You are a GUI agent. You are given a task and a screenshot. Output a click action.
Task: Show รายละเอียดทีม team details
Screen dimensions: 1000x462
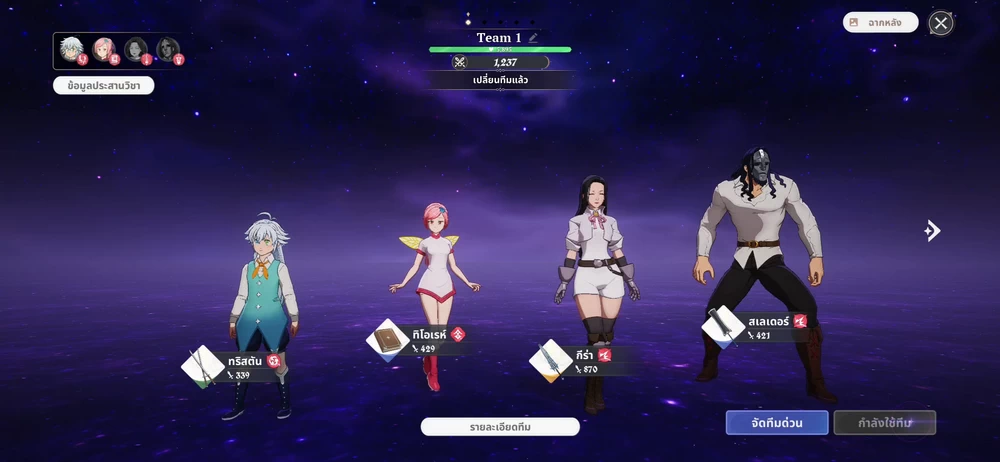pyautogui.click(x=500, y=427)
